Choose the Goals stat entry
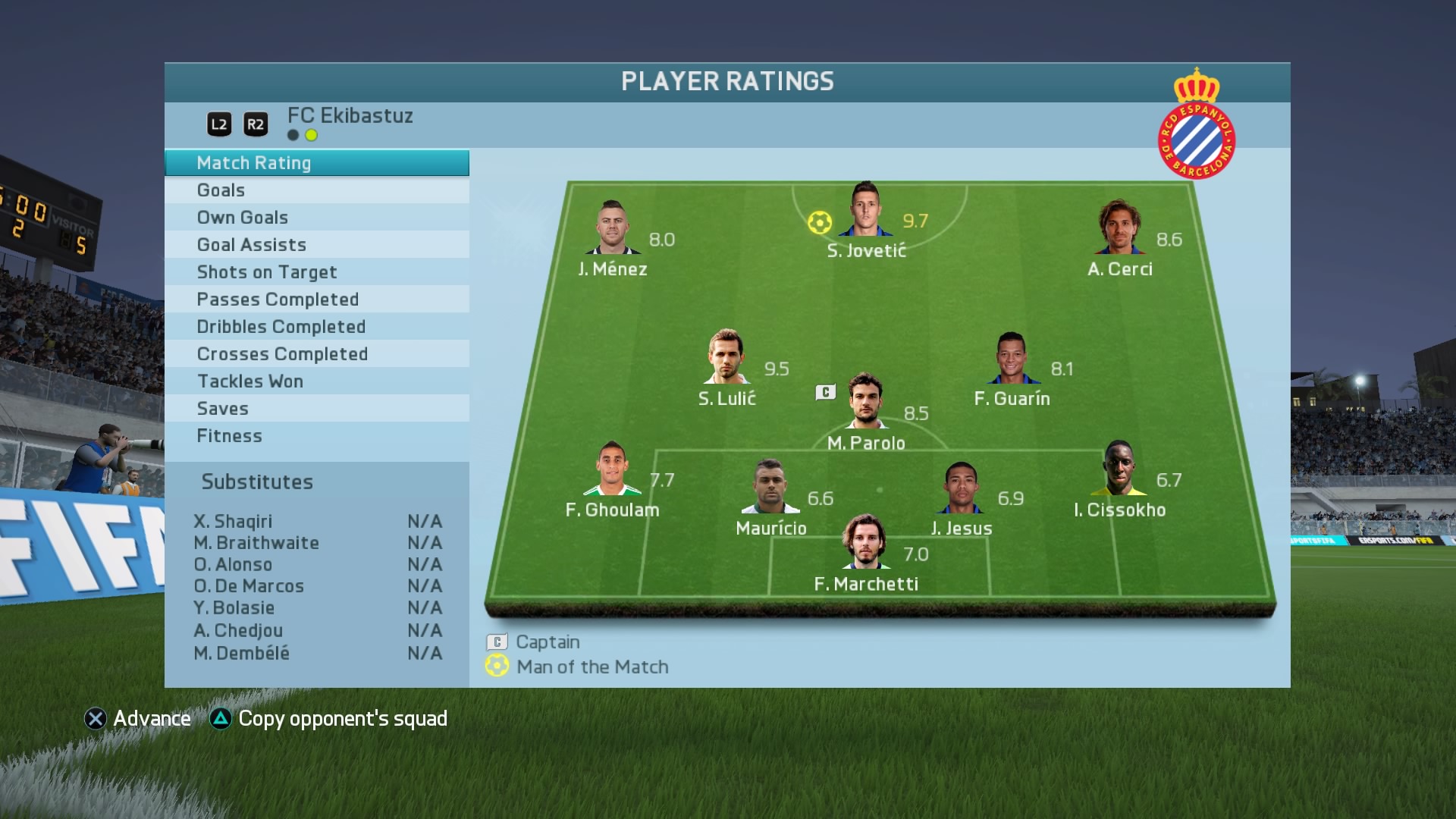 pos(316,190)
